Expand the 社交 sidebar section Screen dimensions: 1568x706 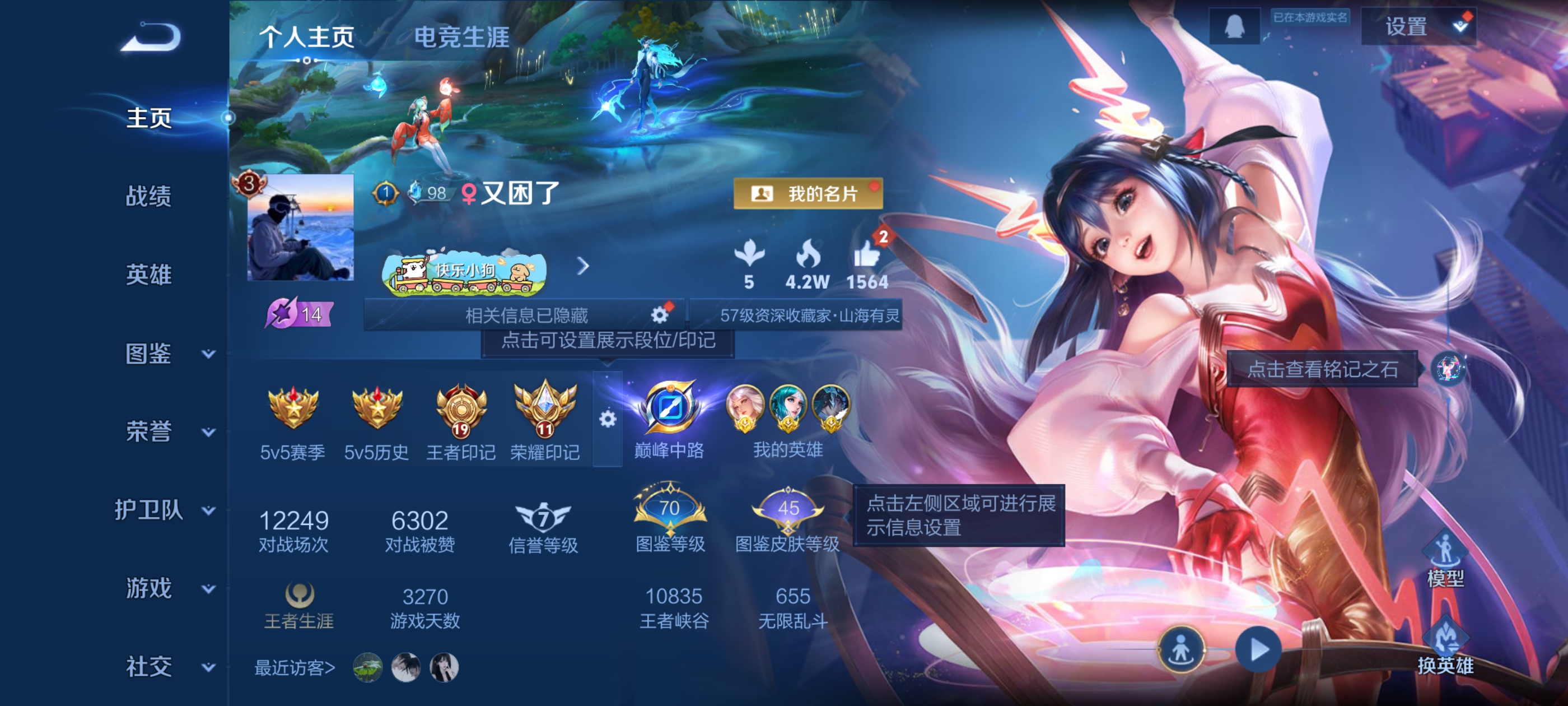point(150,666)
